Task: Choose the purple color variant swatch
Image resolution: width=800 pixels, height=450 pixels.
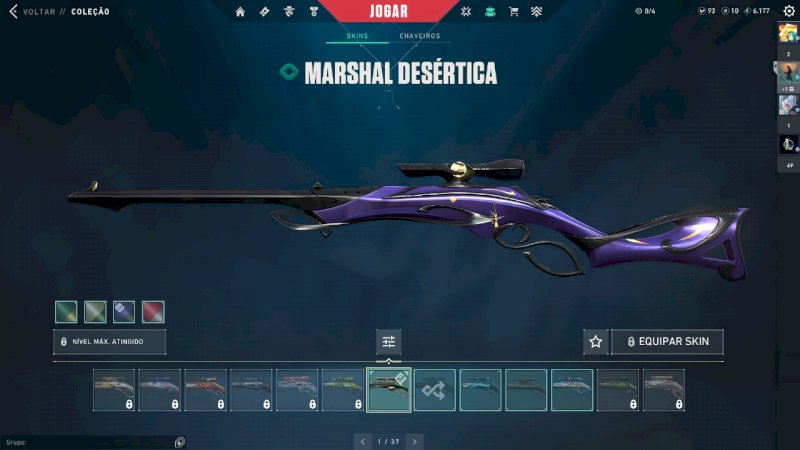Action: click(124, 312)
